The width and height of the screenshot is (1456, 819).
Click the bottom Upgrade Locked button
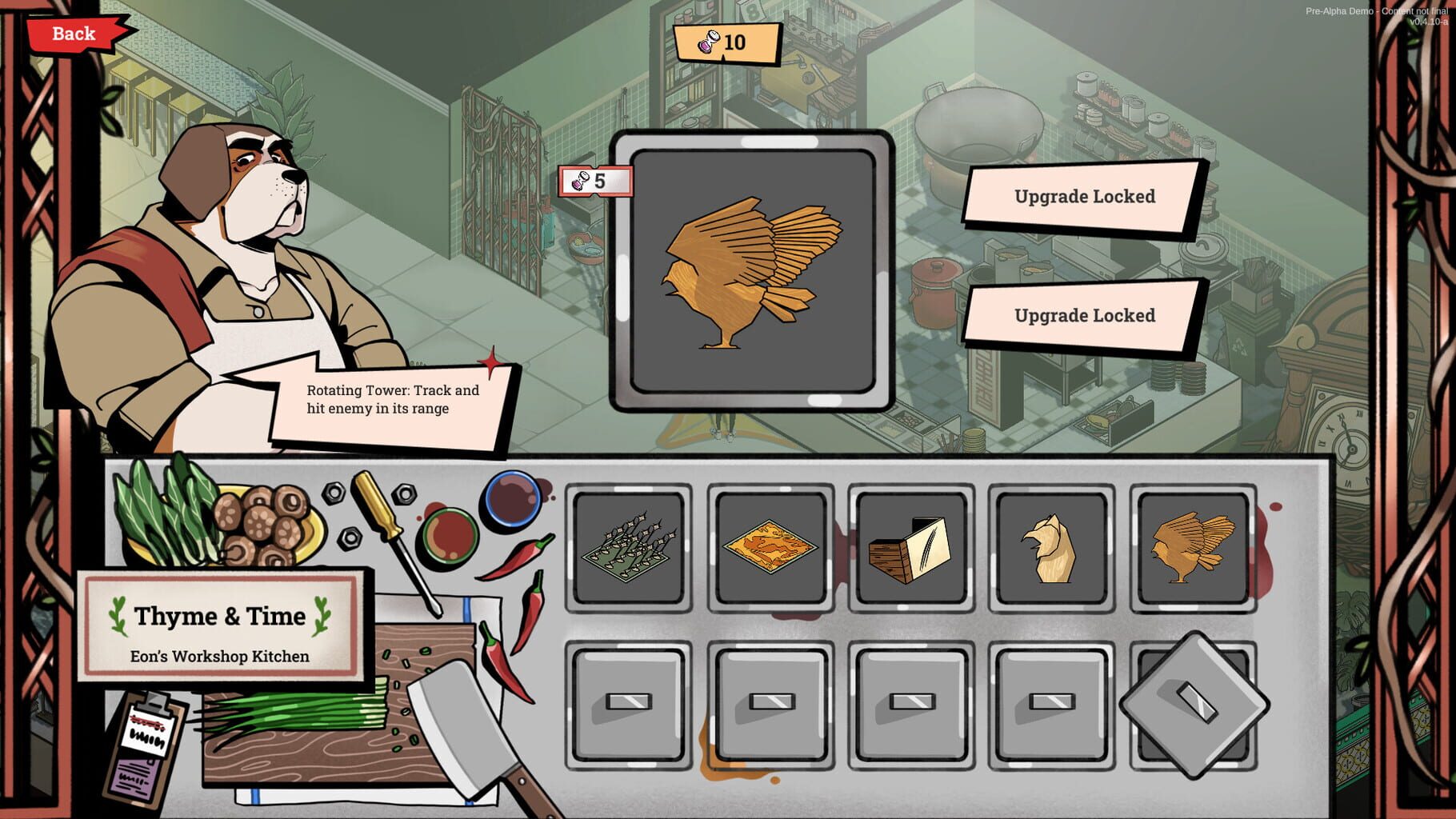[x=1084, y=314]
